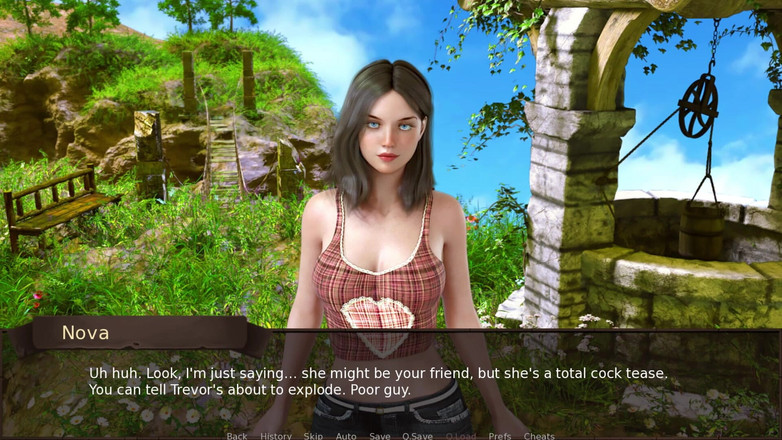This screenshot has width=782, height=440.
Task: Quick load with Q.Load
Action: pos(461,435)
